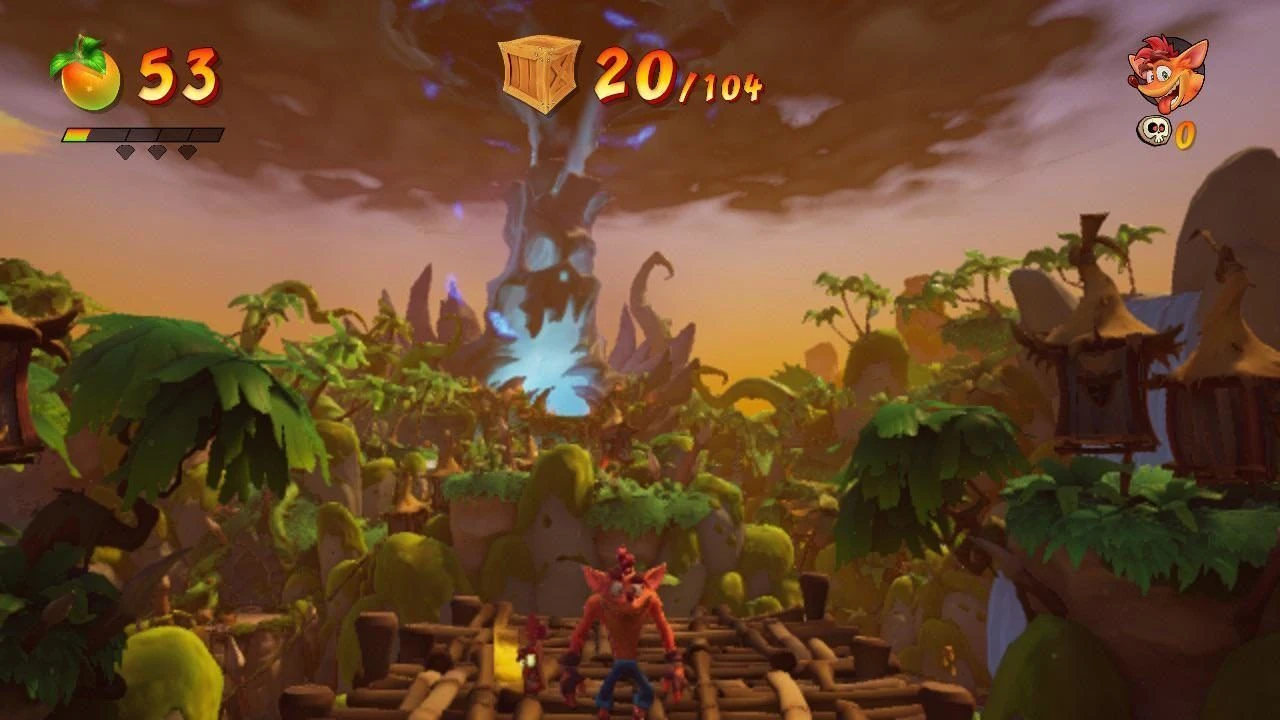
Task: Toggle the third diamond marker below the meter
Action: (186, 153)
